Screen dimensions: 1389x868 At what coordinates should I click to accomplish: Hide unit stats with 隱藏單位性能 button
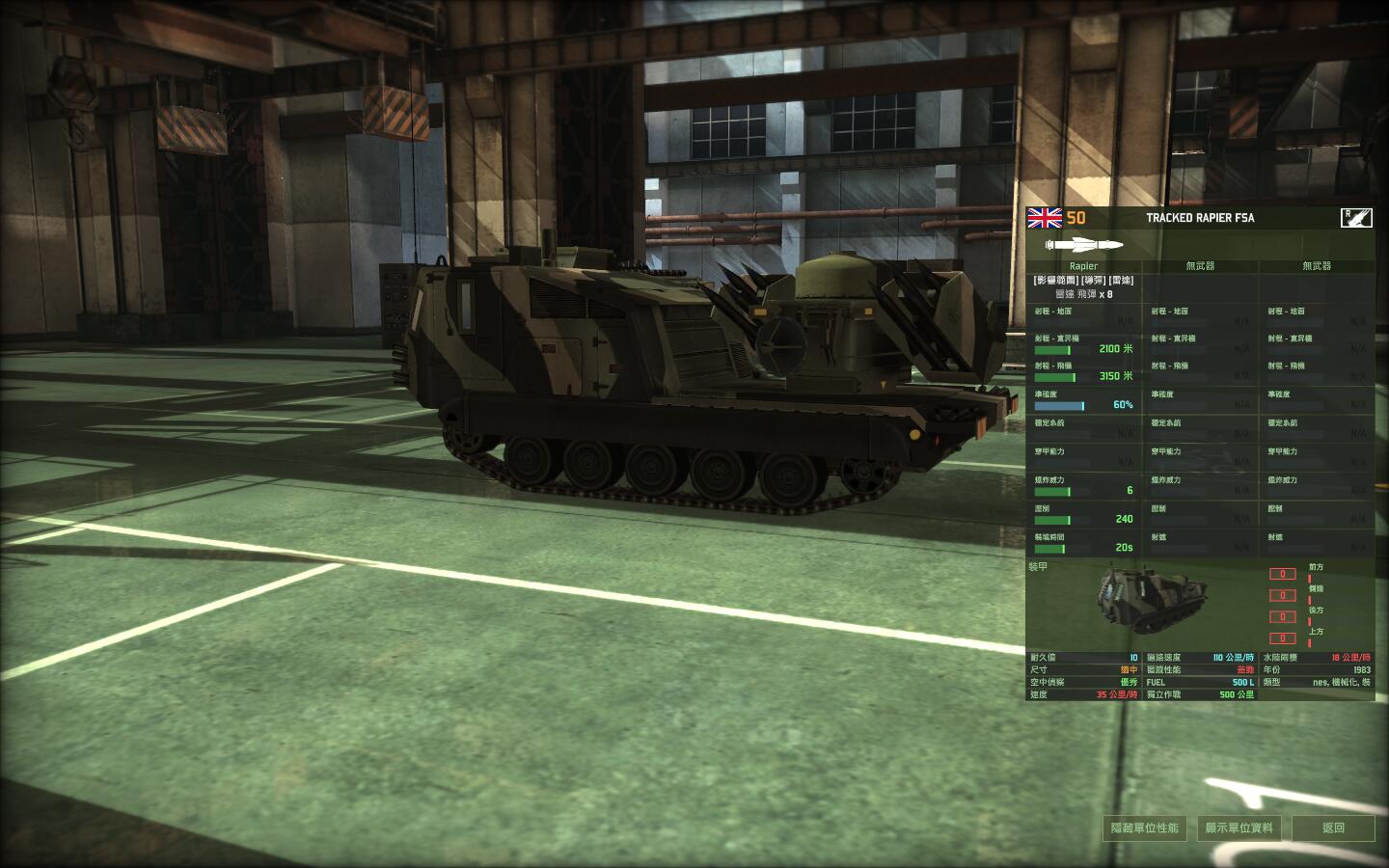pos(1145,827)
